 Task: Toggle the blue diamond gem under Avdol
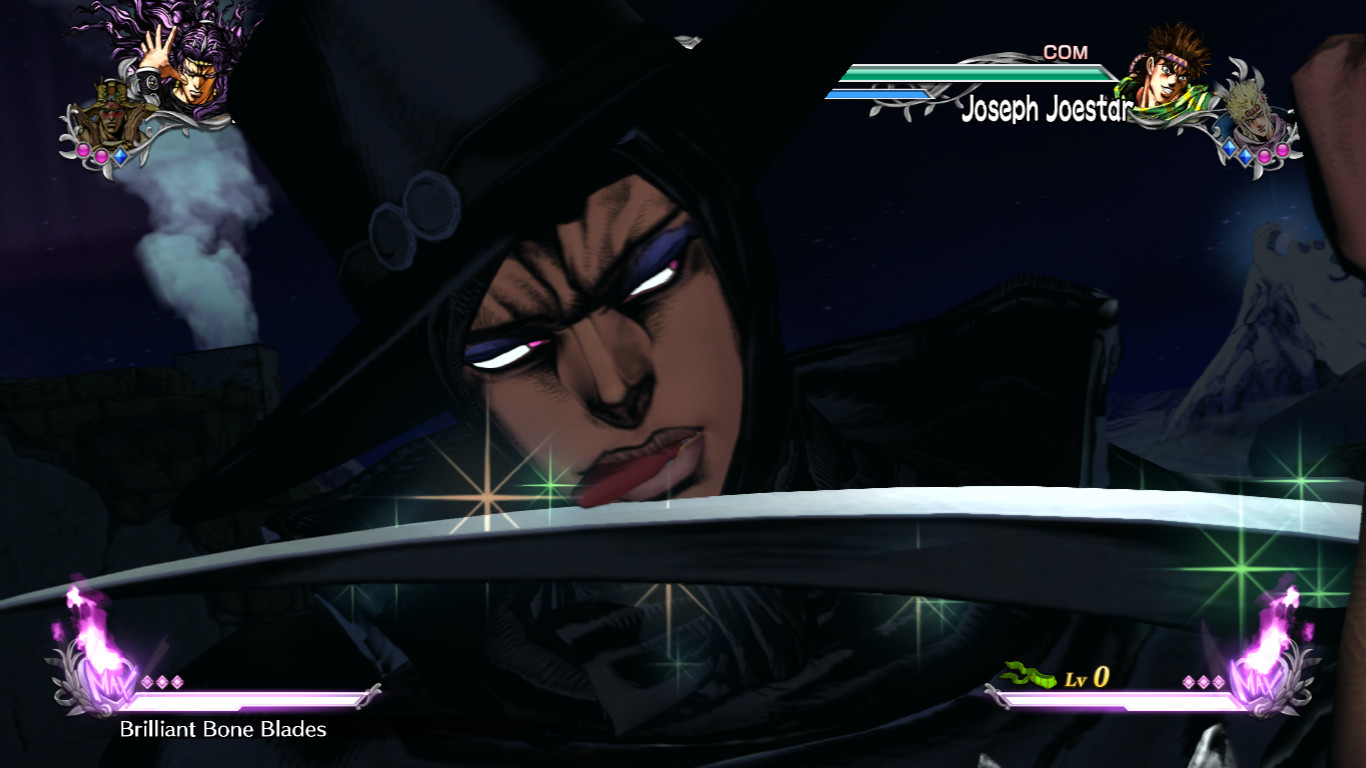(121, 156)
